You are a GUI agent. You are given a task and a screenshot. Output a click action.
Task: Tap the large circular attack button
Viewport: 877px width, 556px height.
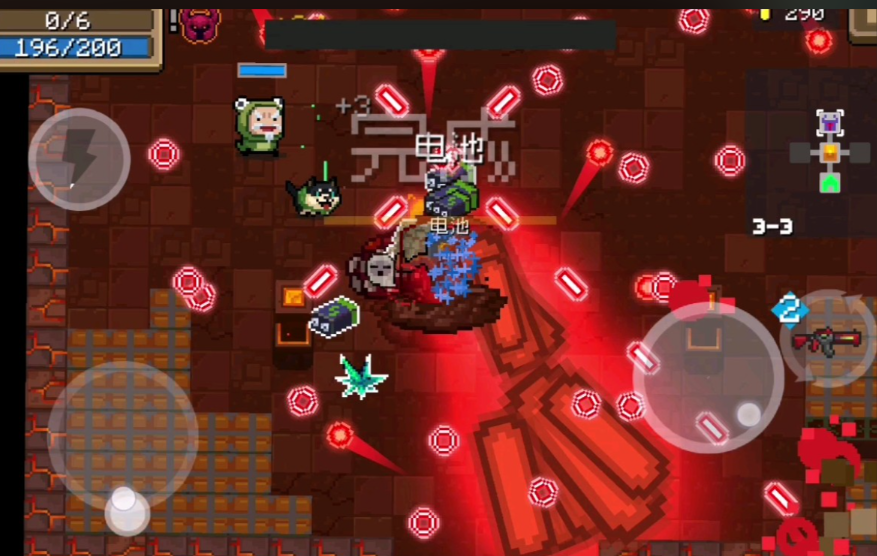708,377
